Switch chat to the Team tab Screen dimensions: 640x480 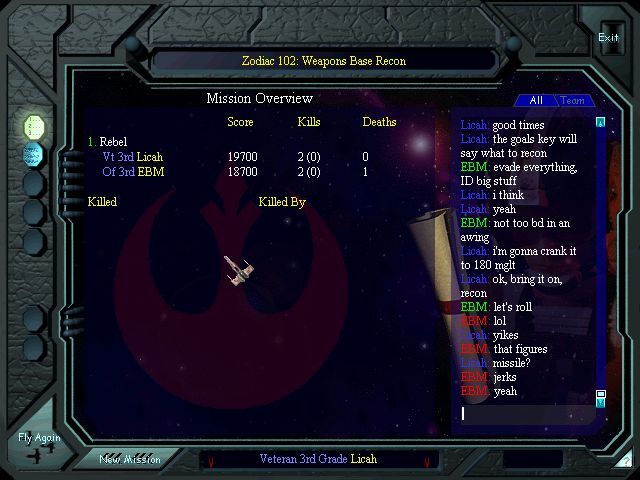pos(572,101)
